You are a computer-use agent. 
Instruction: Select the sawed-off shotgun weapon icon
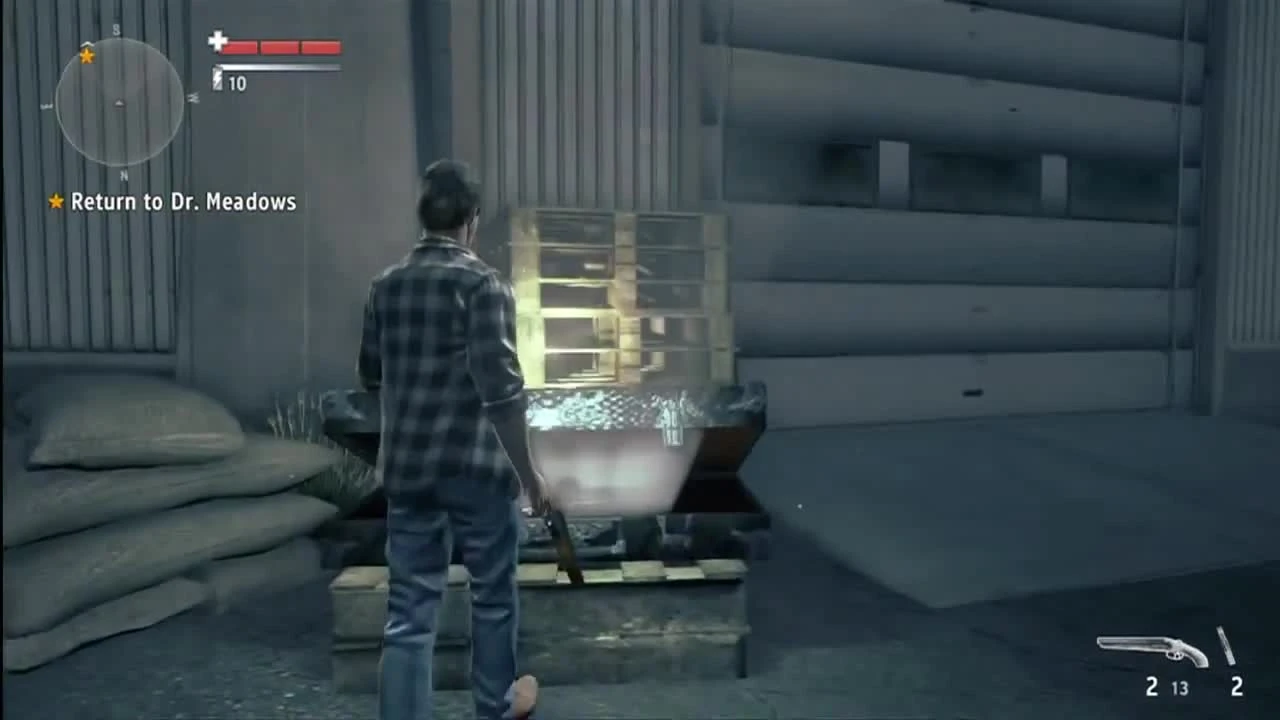(x=1150, y=650)
